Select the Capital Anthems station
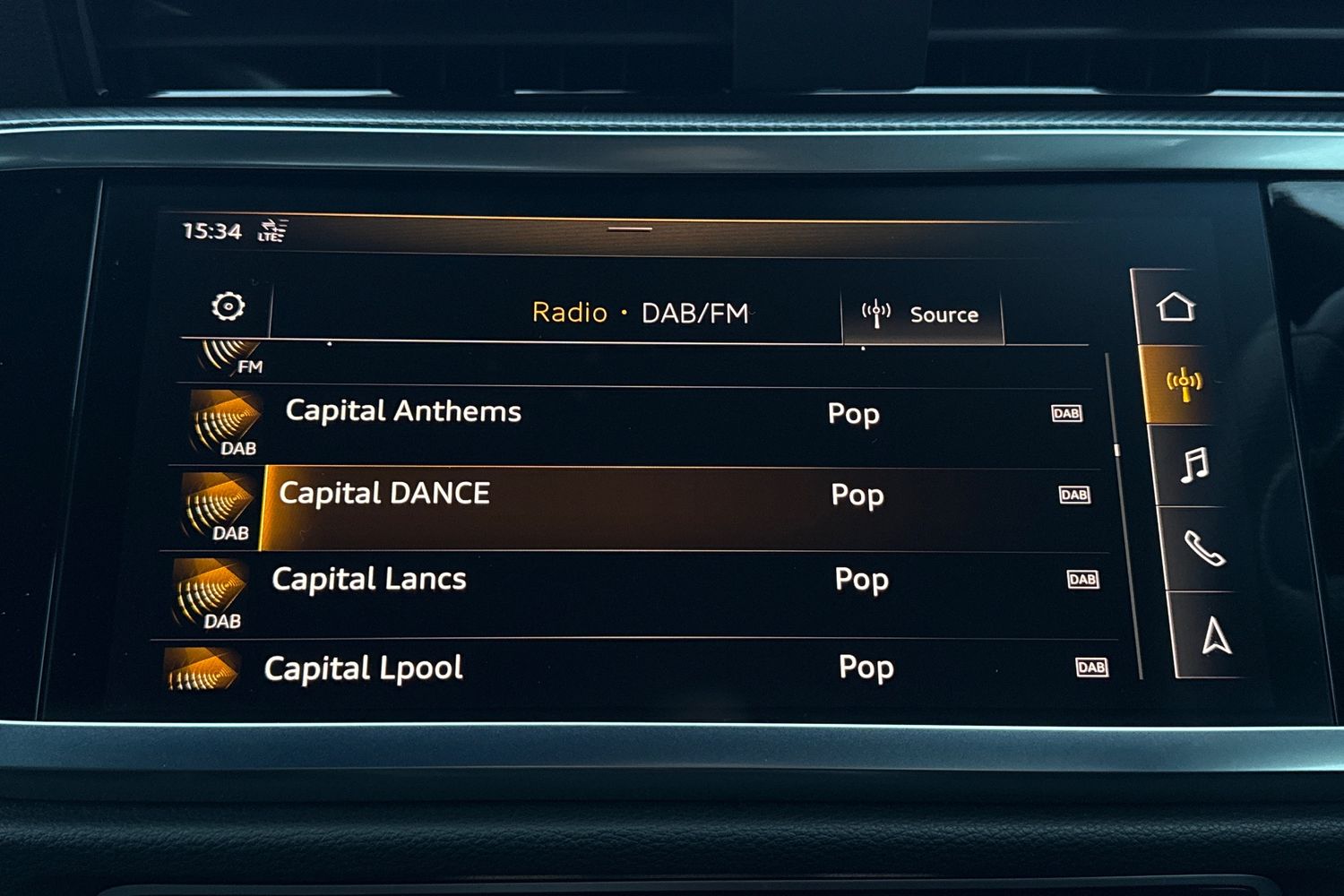Screen dimensions: 1344x896 point(403,412)
